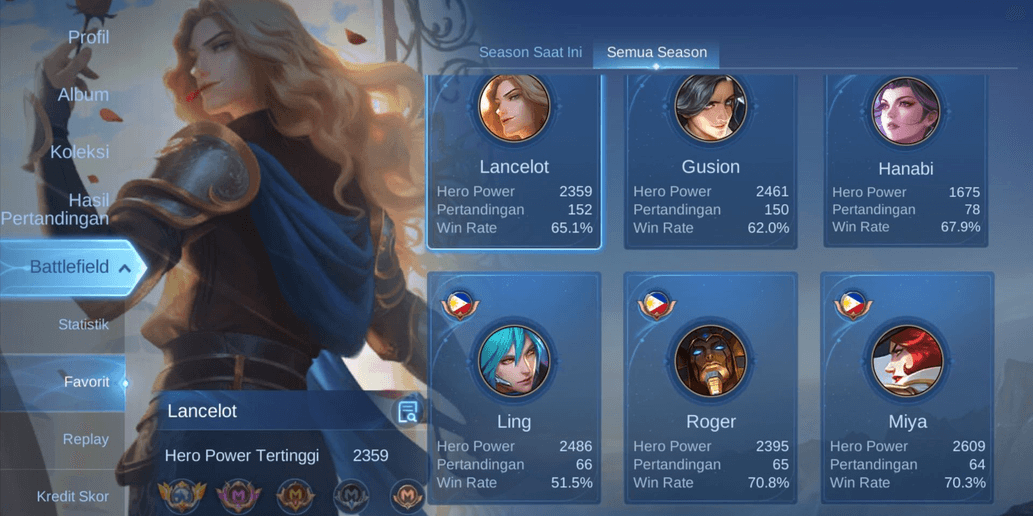
Task: Click the details icon beside Lancelot's name
Action: [407, 412]
